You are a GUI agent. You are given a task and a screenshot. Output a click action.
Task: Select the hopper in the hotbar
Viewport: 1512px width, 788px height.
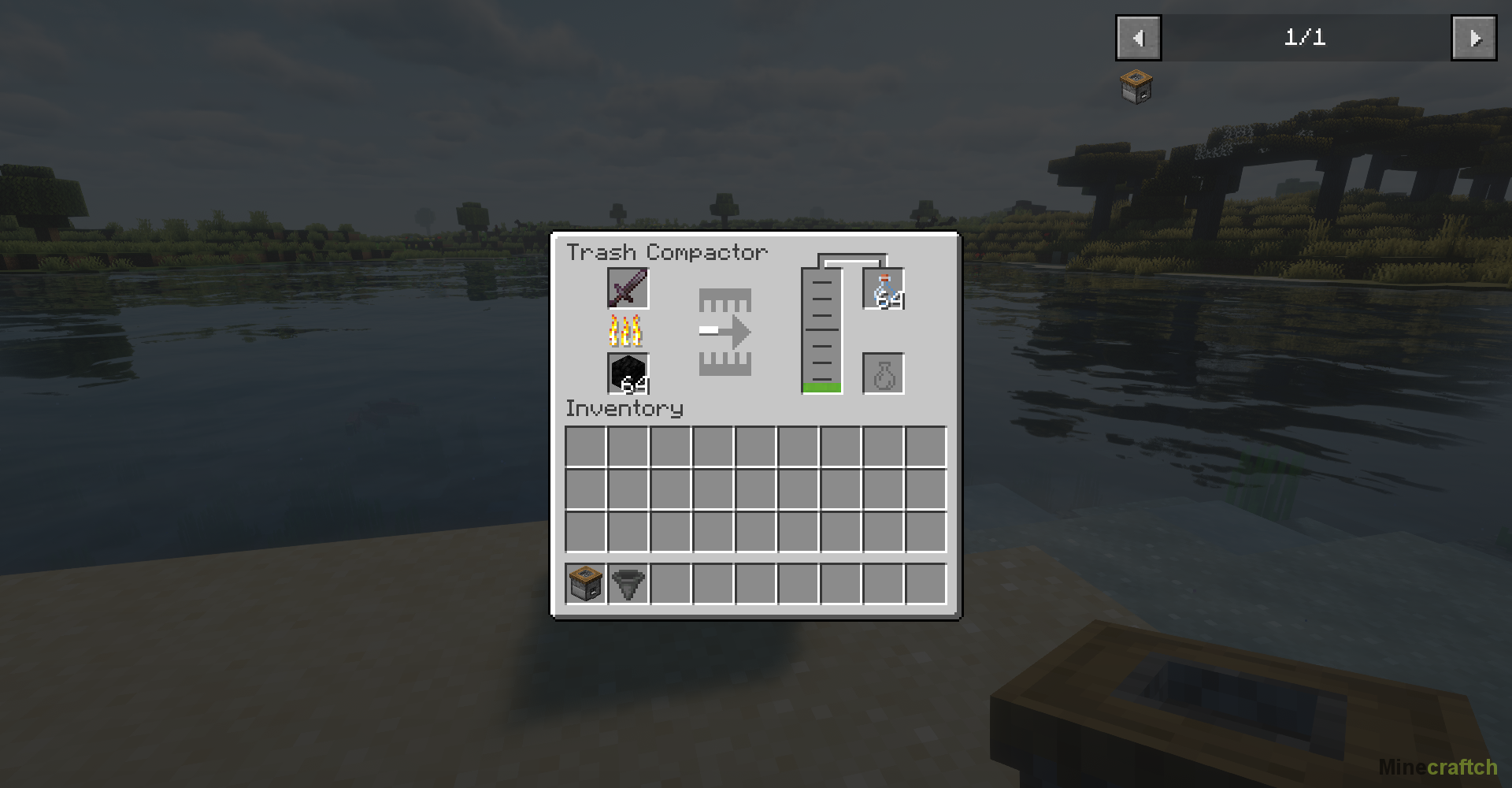pyautogui.click(x=628, y=584)
